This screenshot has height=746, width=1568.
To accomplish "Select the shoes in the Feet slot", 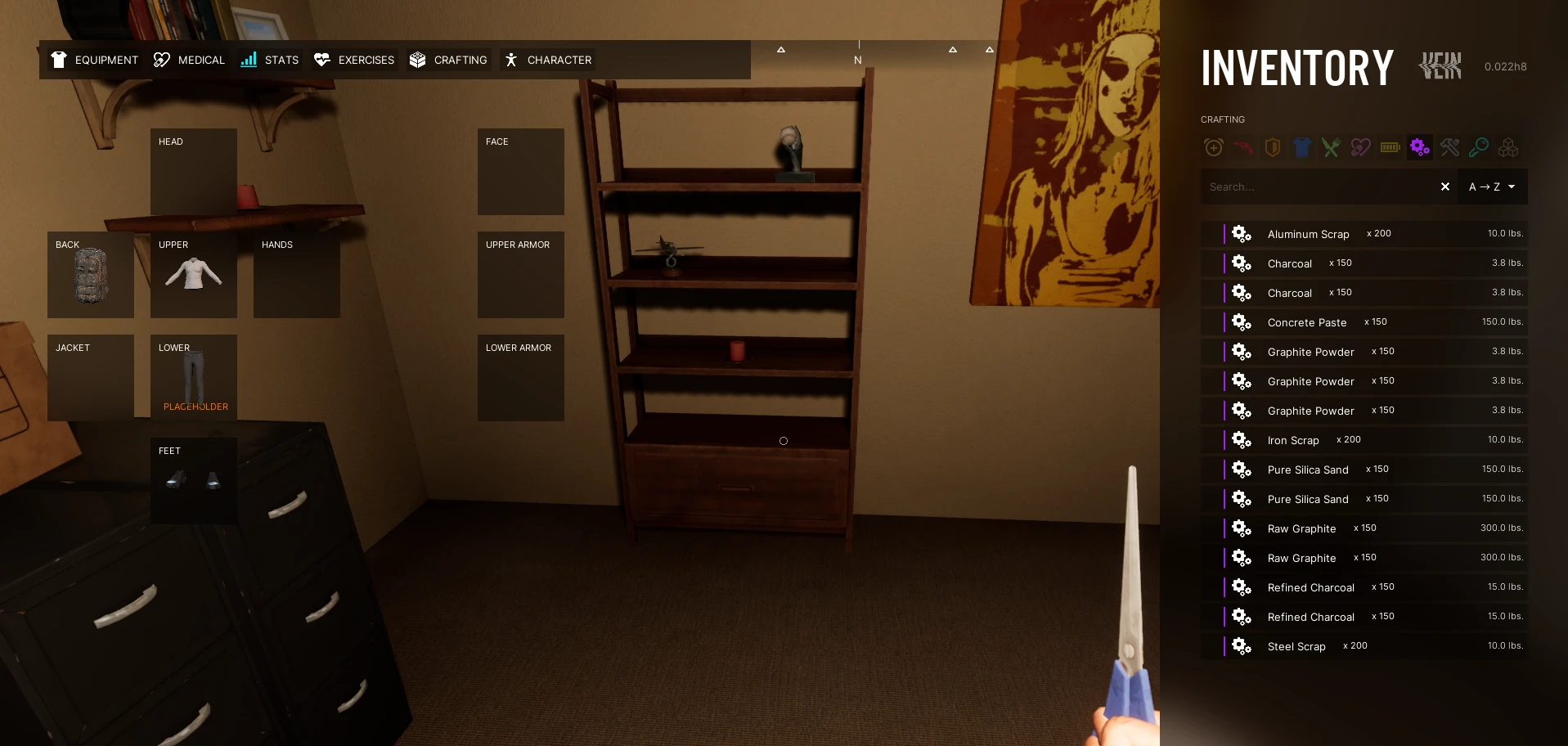I will [194, 480].
